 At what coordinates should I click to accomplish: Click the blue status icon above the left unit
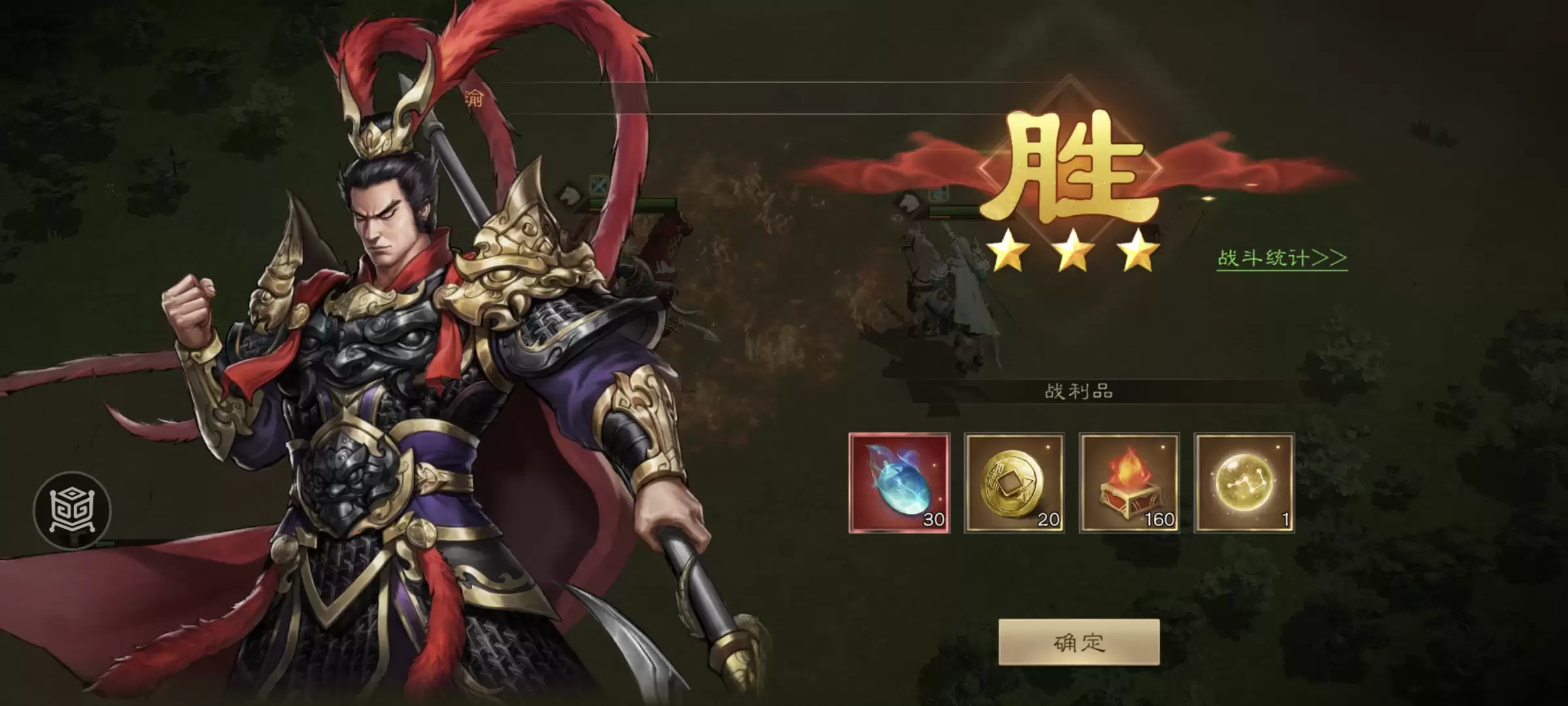(x=599, y=186)
